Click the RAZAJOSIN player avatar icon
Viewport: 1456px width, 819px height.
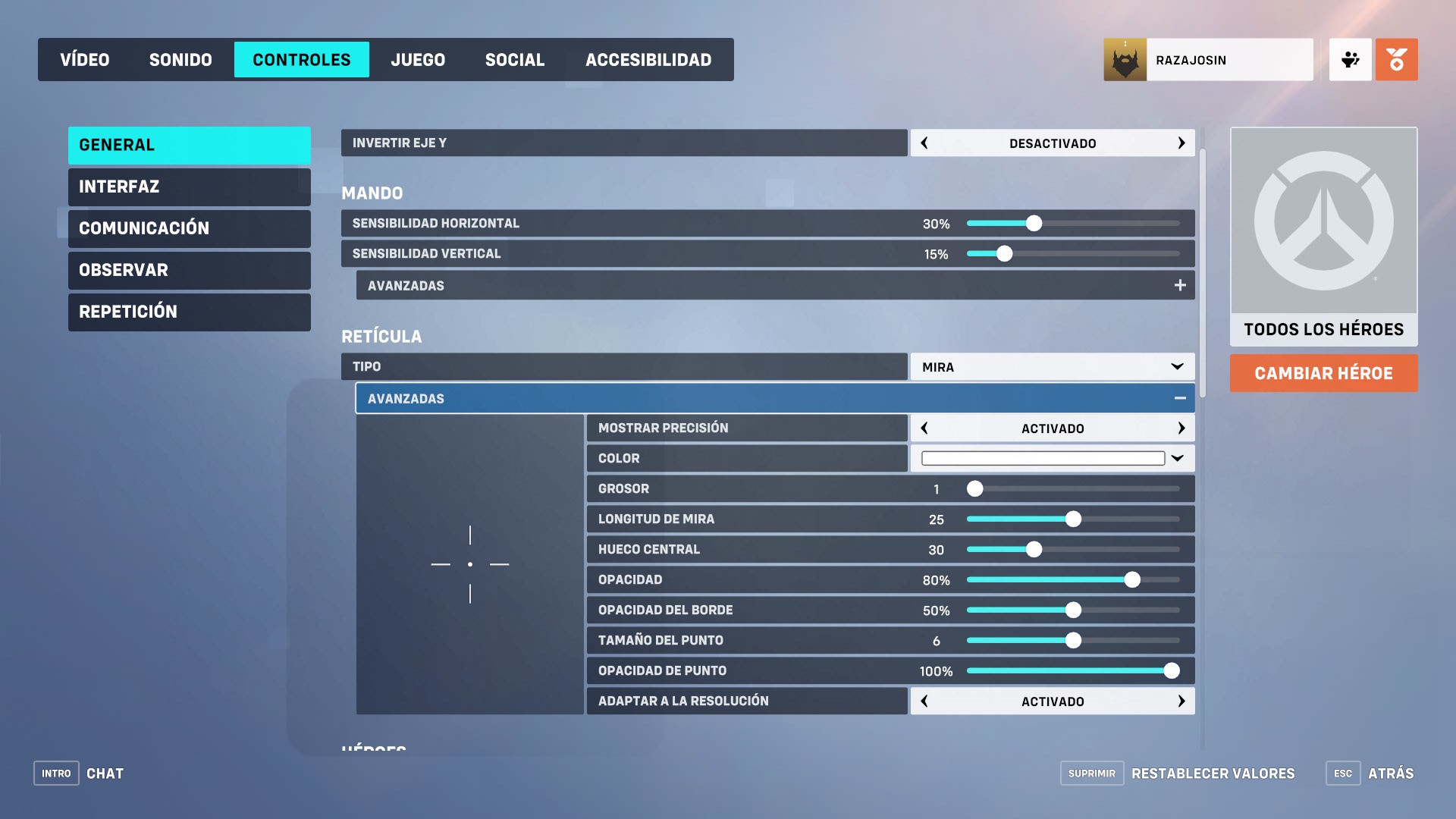(x=1125, y=59)
